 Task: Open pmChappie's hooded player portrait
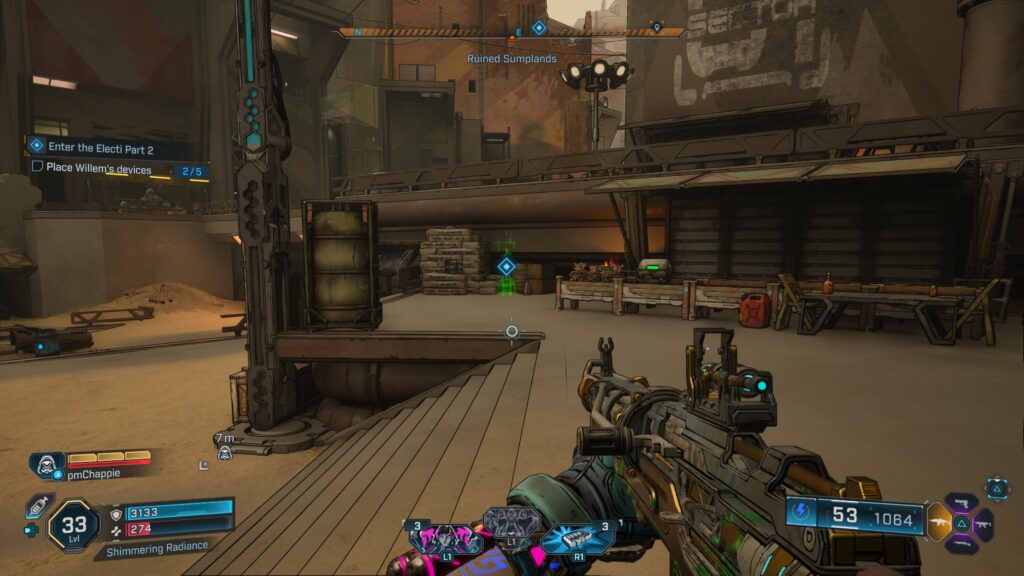(46, 464)
